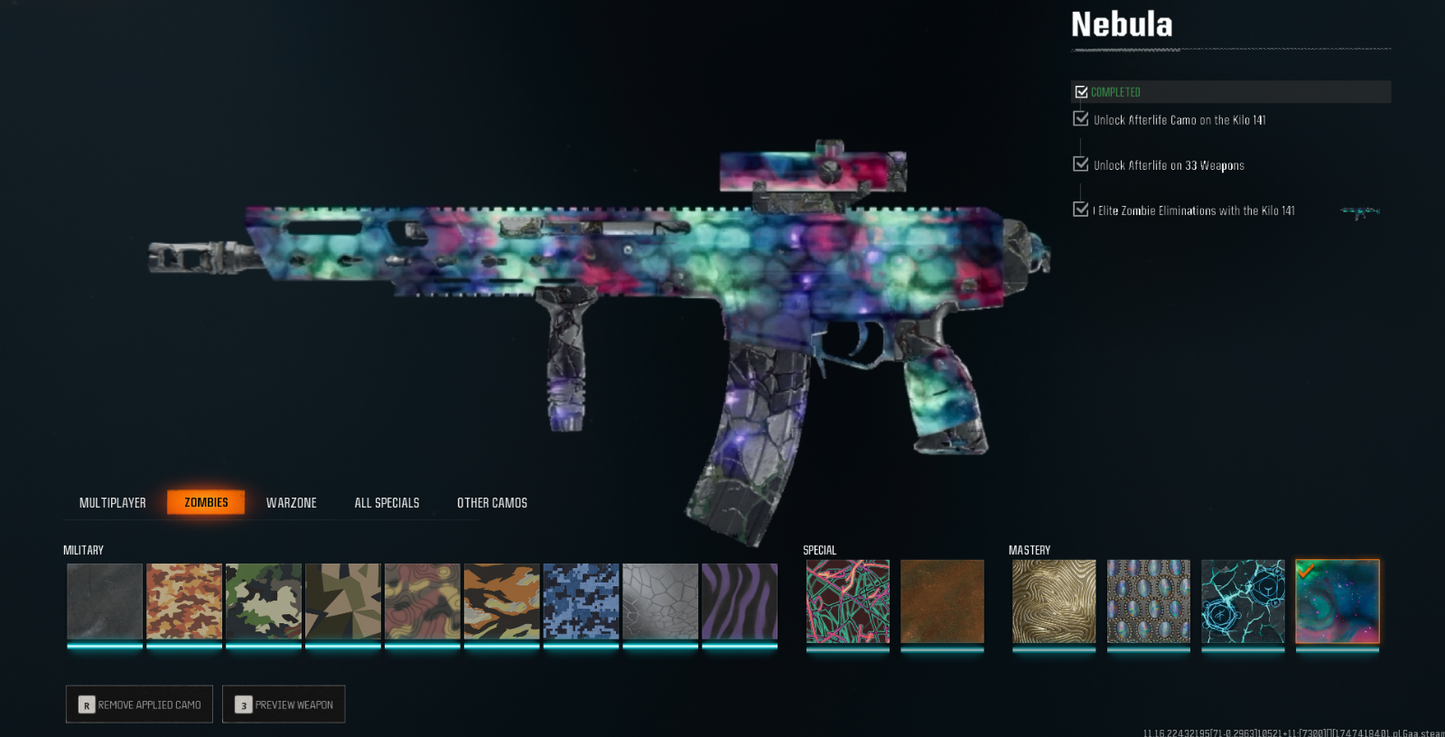Screen dimensions: 1445x737
Task: Click Remove Applied Camo
Action: [139, 704]
